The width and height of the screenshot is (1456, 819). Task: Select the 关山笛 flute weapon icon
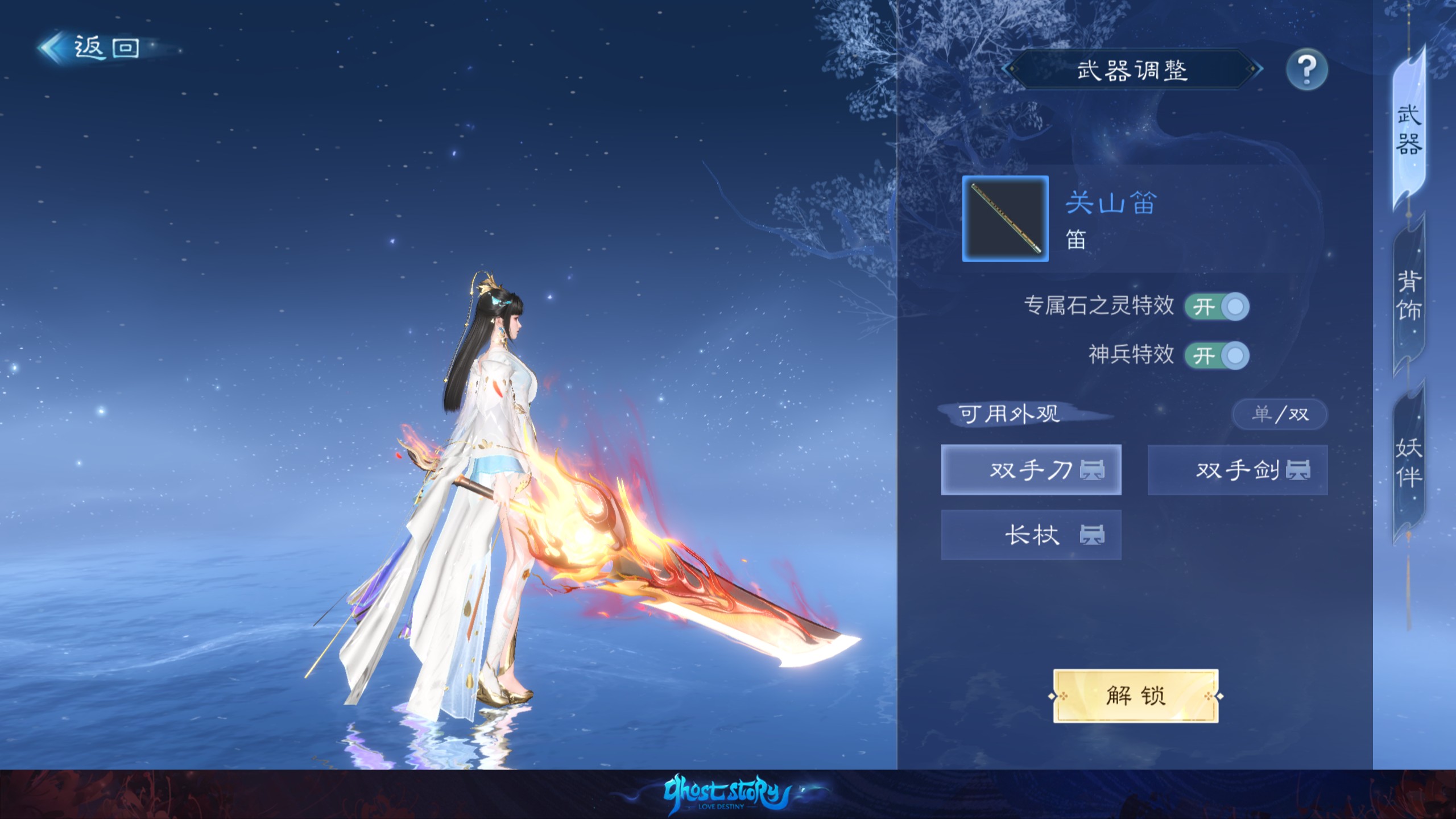coord(1005,219)
